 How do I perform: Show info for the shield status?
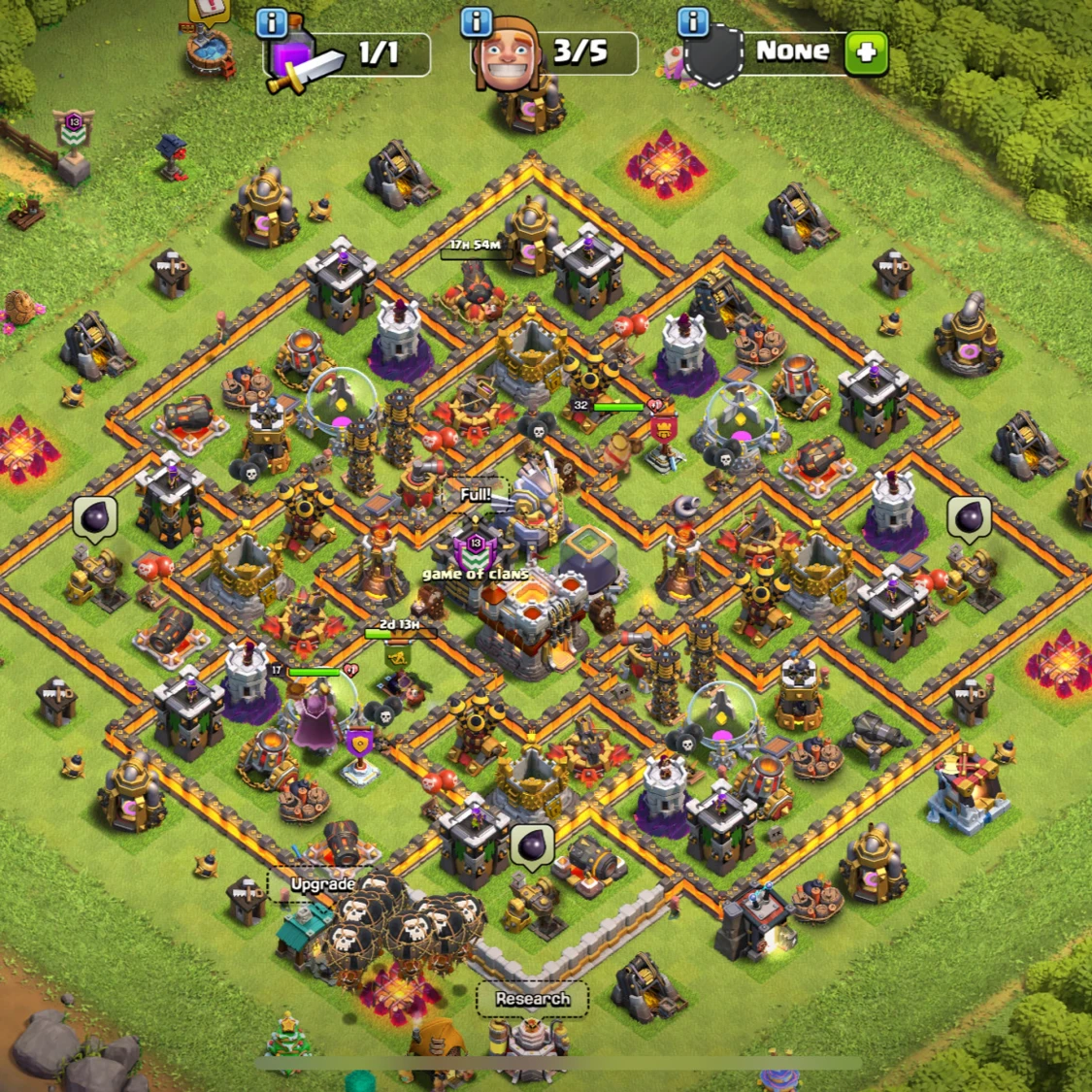[x=692, y=21]
